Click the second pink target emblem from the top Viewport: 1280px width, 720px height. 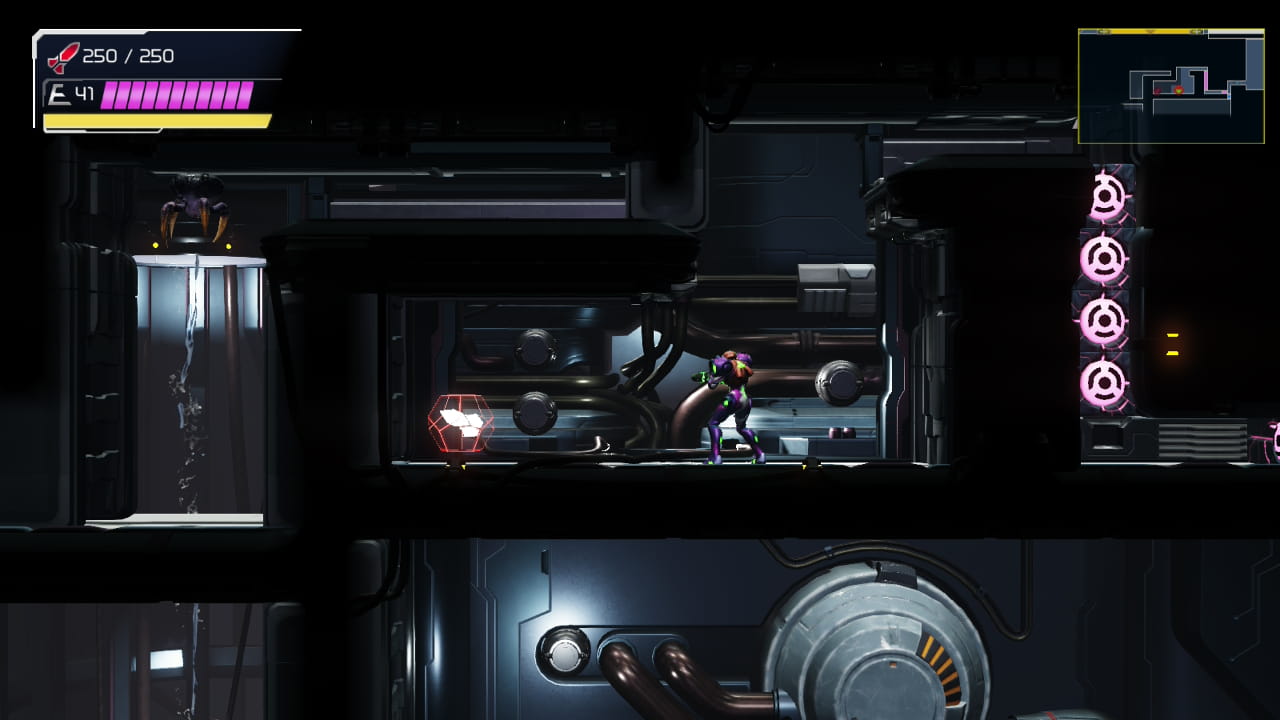(1105, 257)
